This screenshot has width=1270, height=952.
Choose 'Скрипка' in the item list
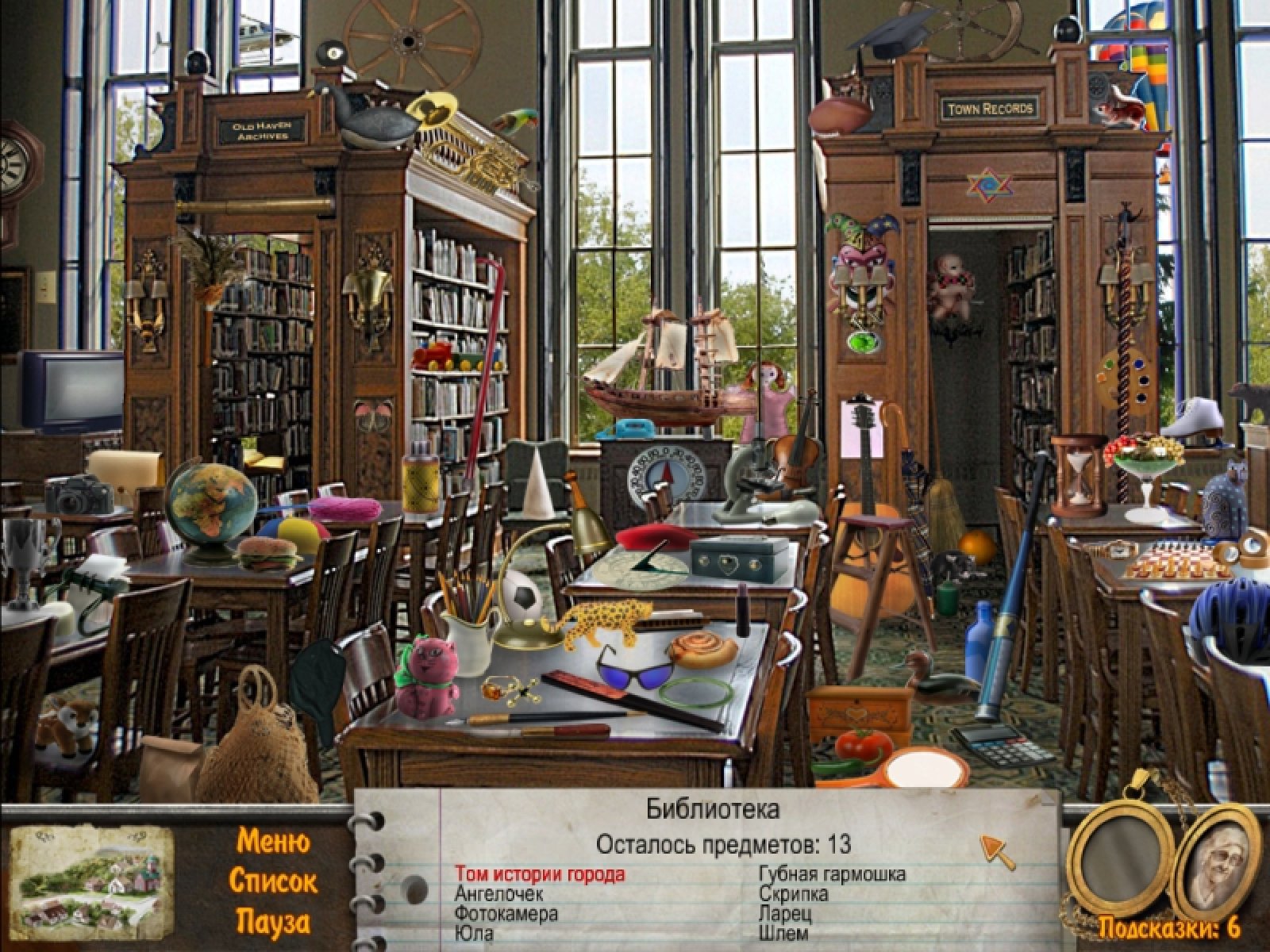(793, 894)
